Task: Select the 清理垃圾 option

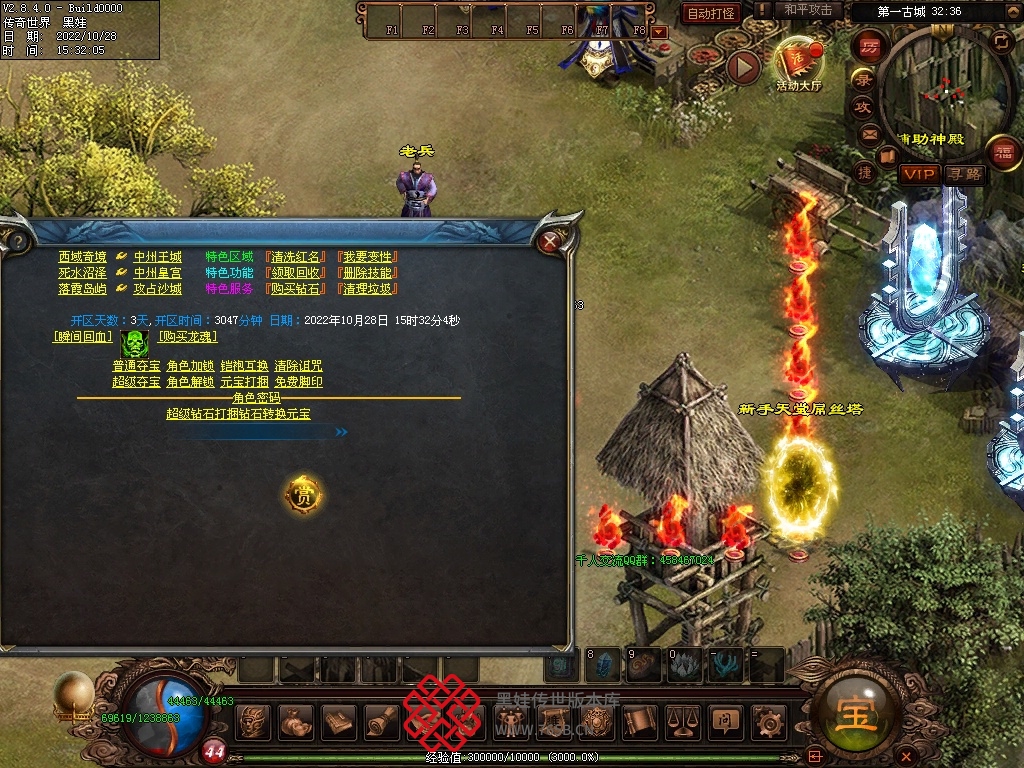Action: pyautogui.click(x=369, y=289)
